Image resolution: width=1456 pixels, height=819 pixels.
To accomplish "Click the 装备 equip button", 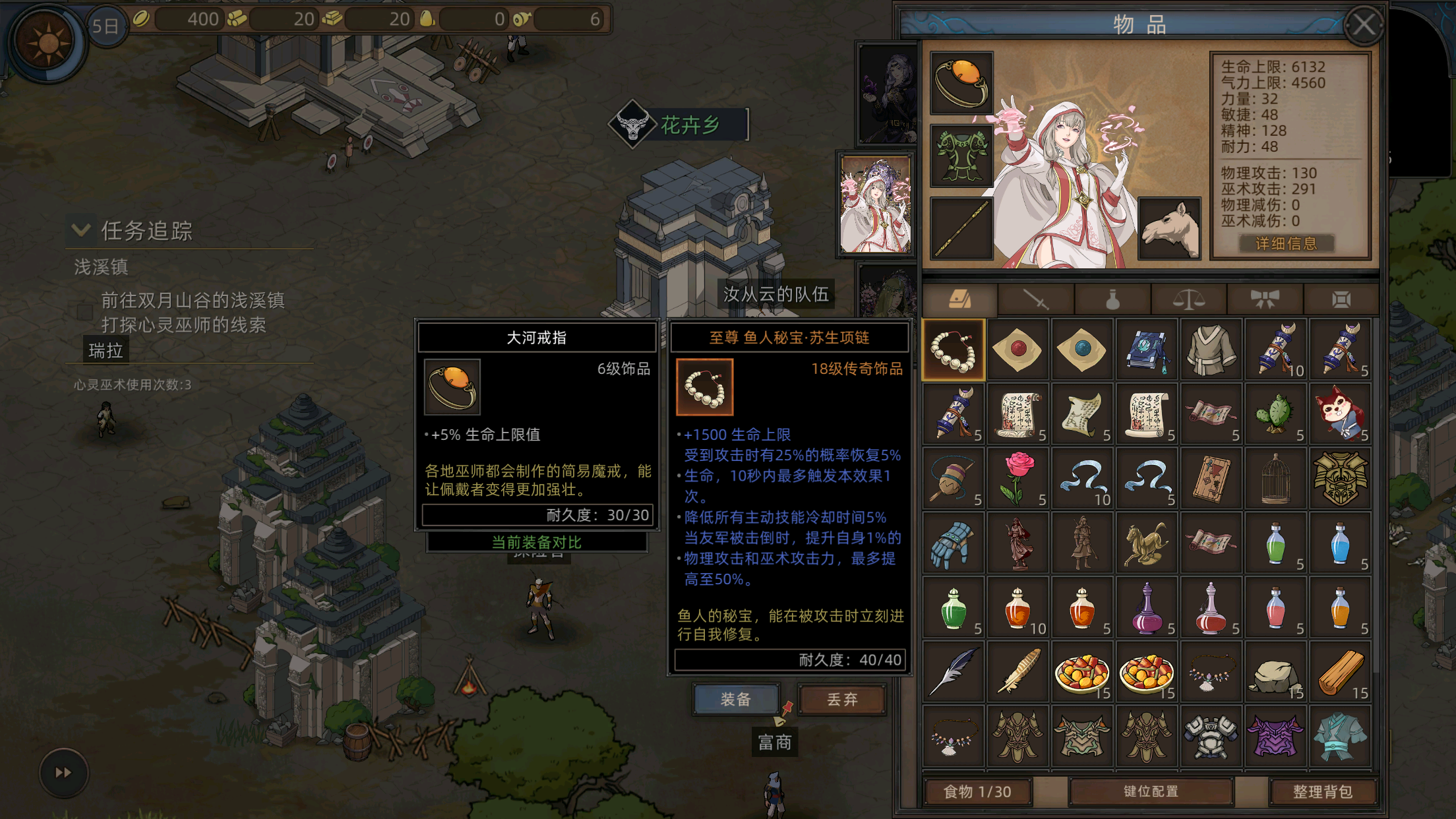I will coord(736,701).
